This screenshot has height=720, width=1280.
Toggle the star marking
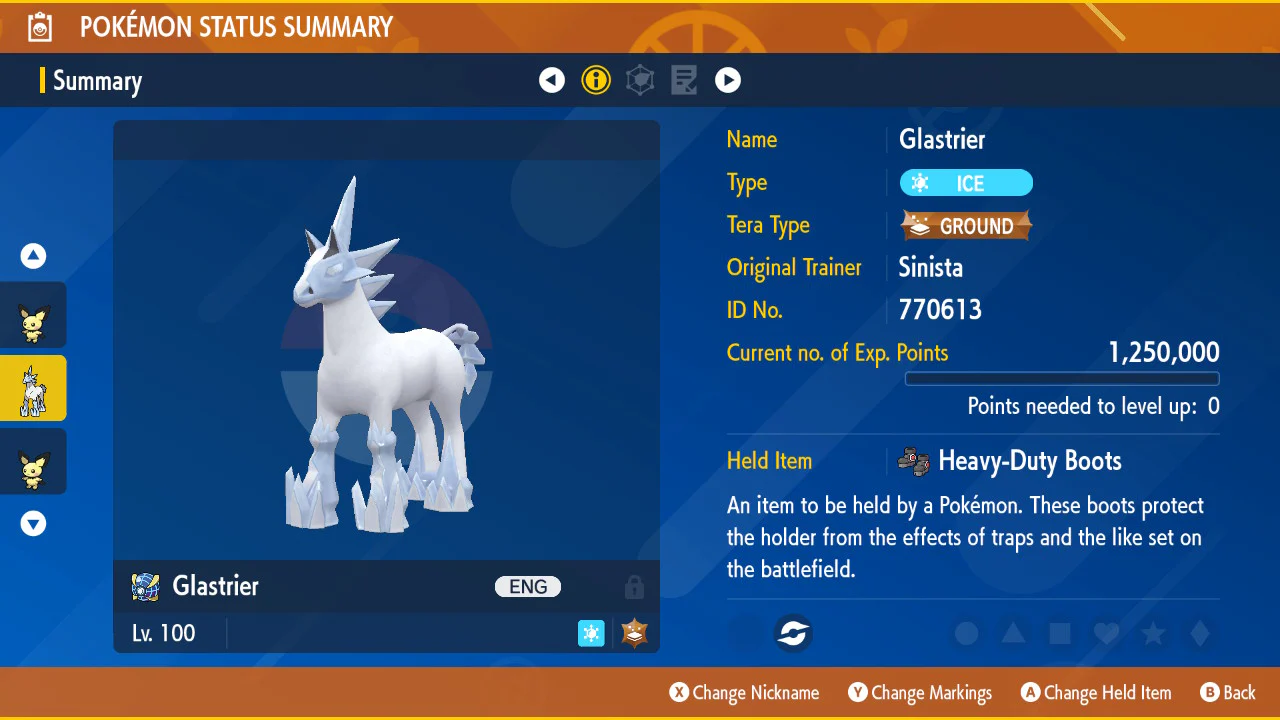[1153, 633]
